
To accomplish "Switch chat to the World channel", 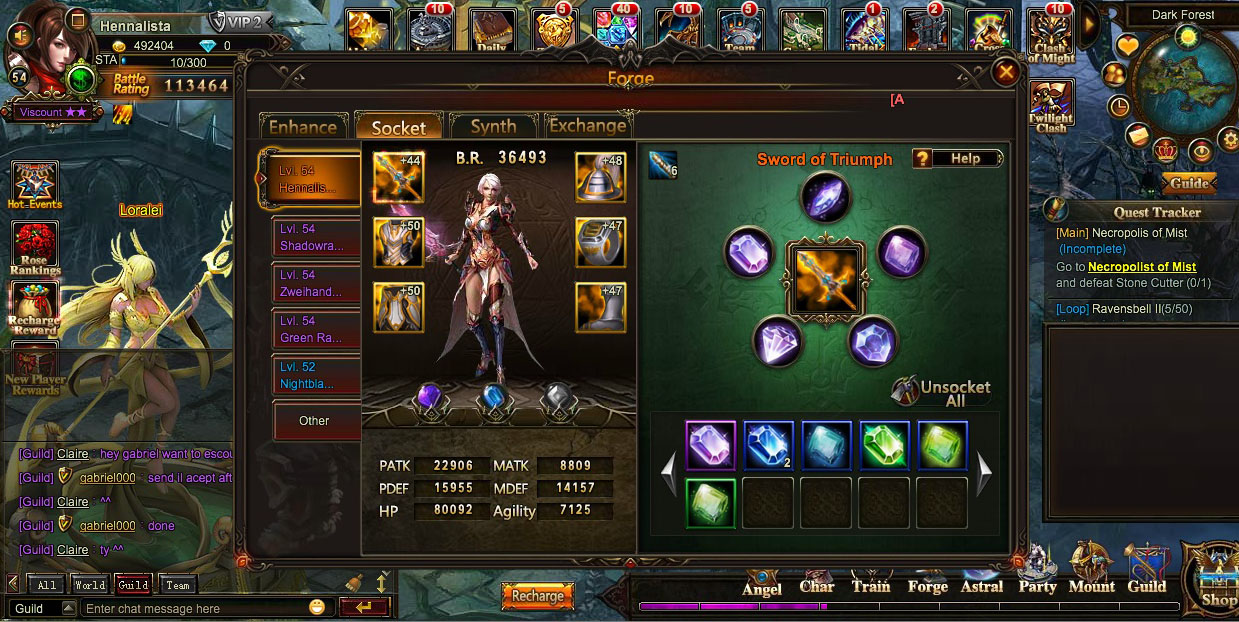I will pyautogui.click(x=89, y=585).
